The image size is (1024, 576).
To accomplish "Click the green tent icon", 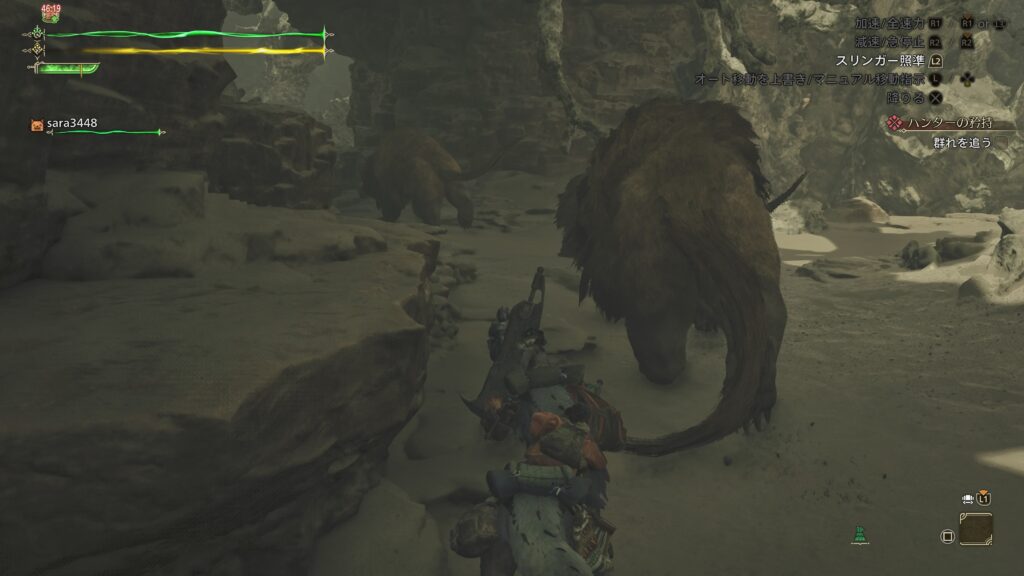I will (x=858, y=535).
